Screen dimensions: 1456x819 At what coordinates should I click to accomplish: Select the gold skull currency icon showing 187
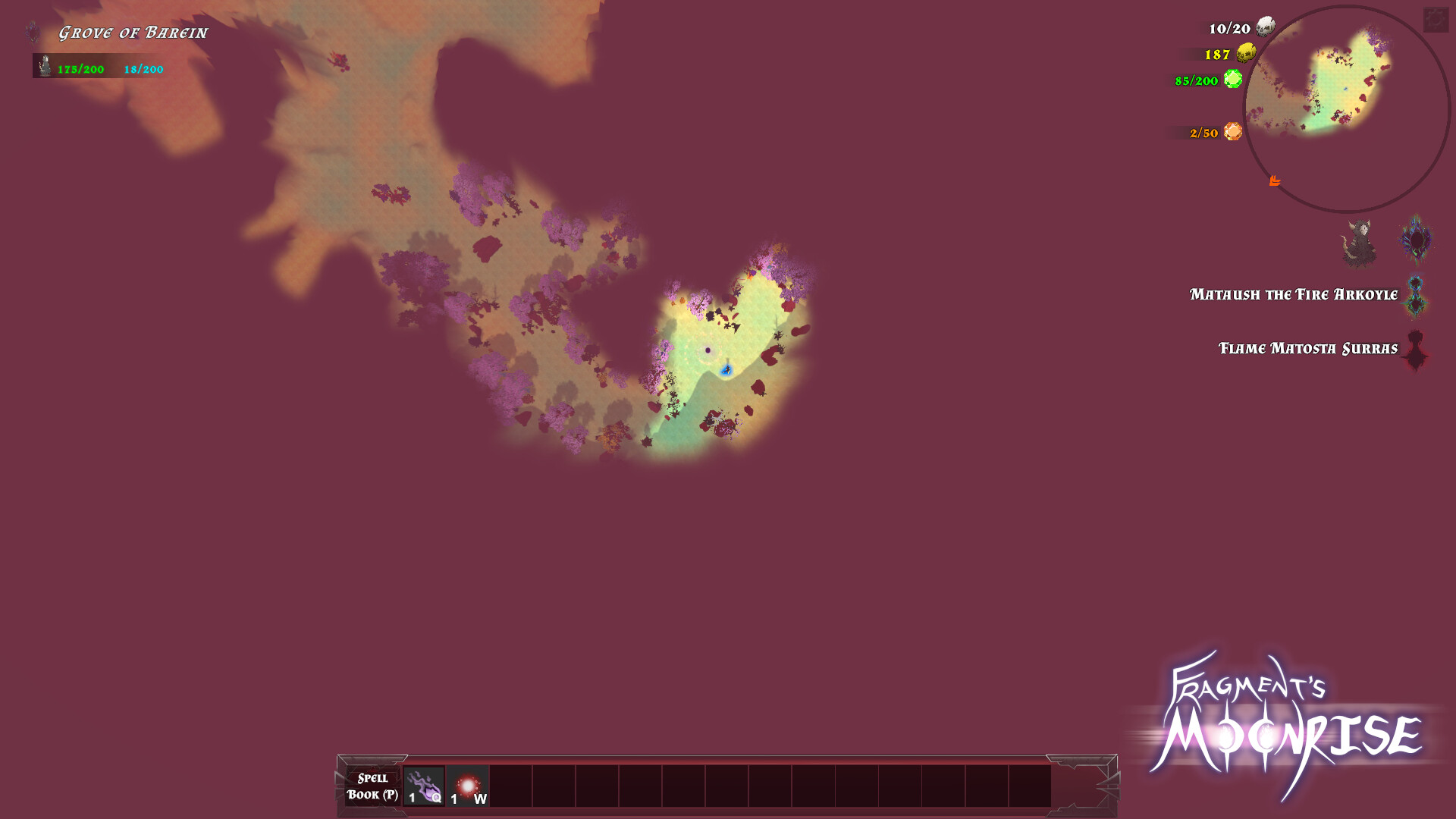pos(1246,55)
